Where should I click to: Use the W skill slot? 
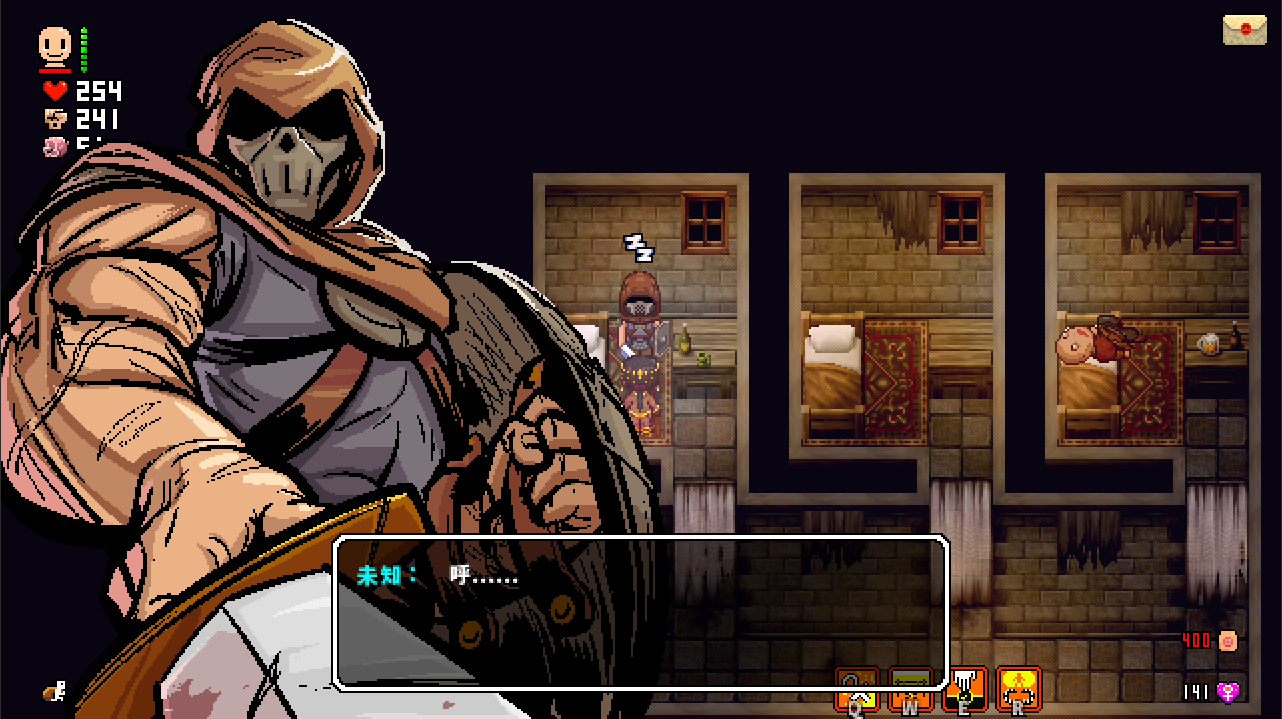(911, 688)
